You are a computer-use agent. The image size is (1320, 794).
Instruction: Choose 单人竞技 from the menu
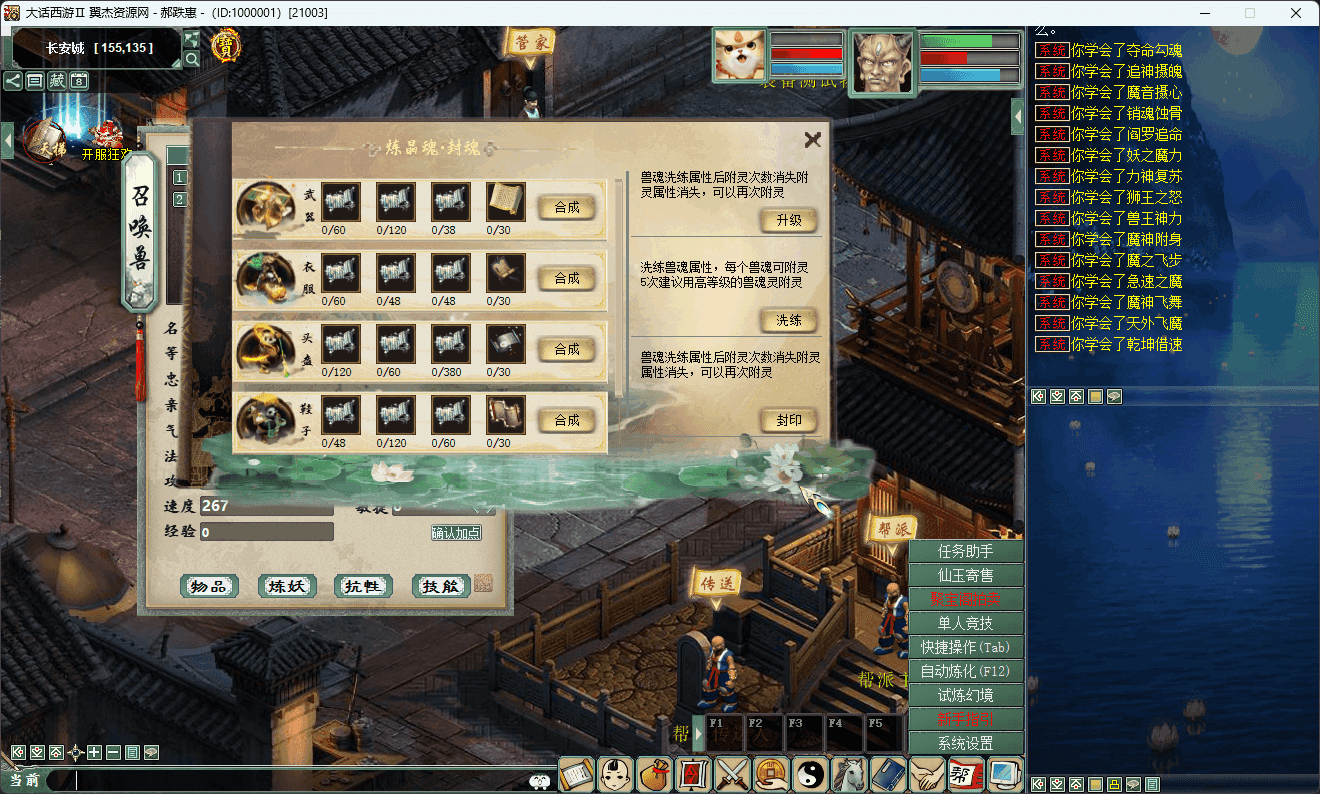966,623
